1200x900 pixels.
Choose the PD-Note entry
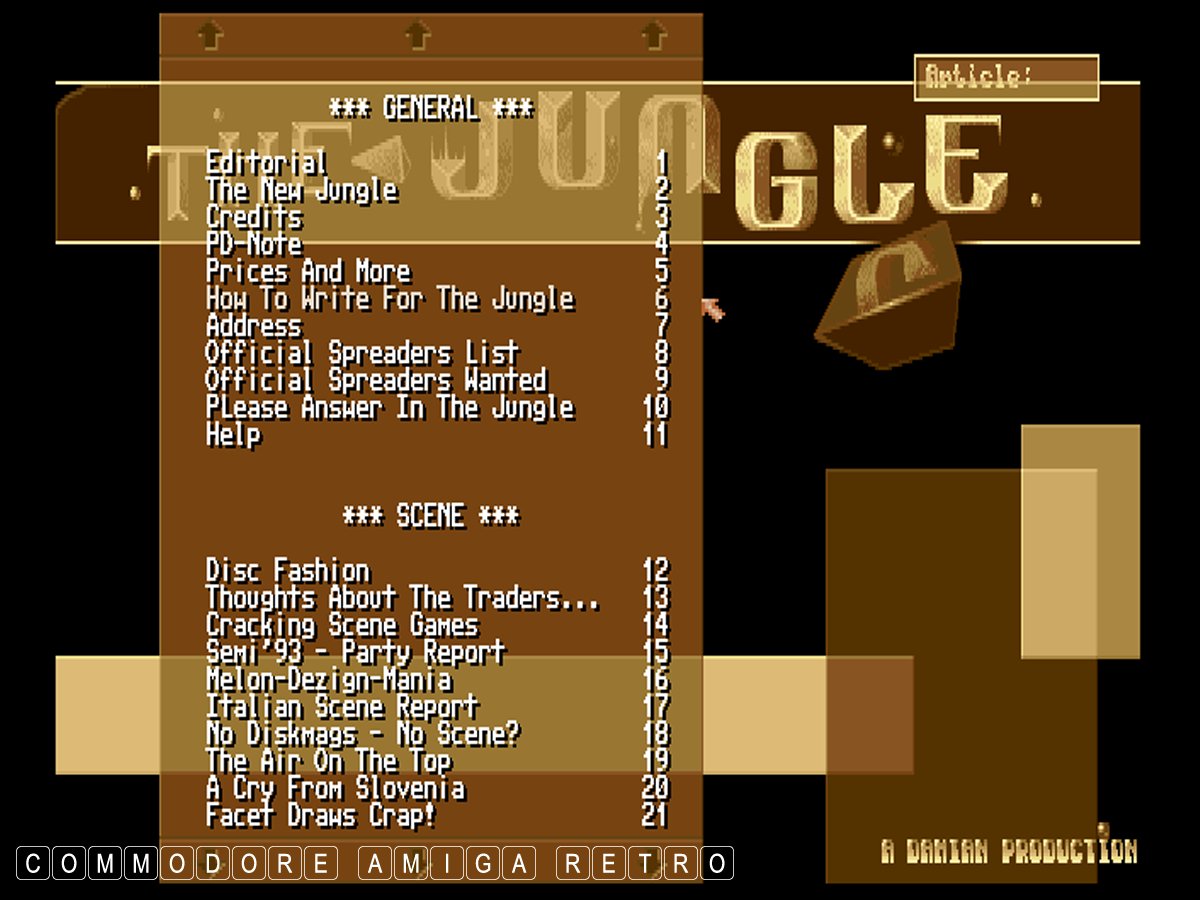254,244
